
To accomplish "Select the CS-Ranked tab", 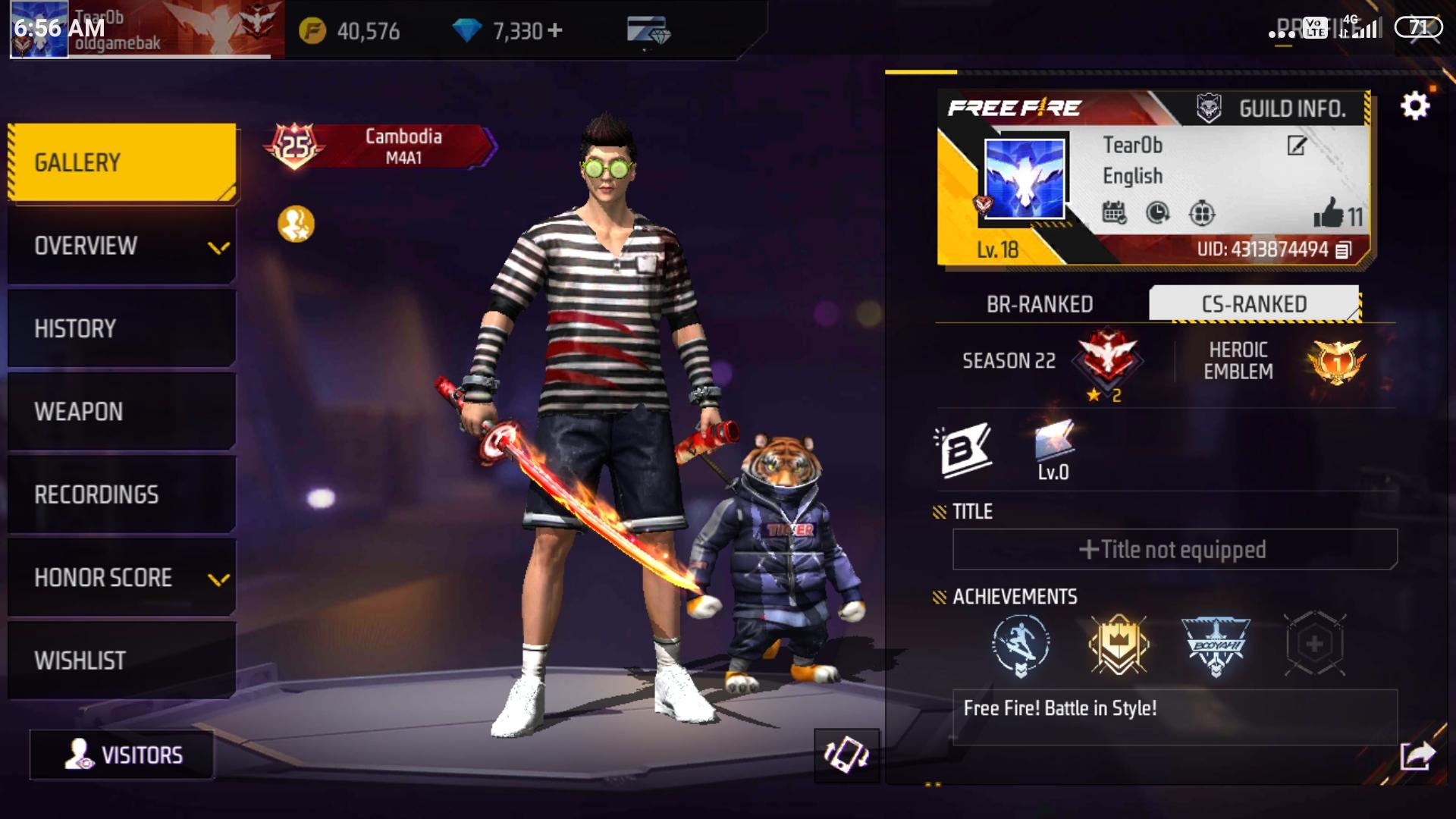I will point(1254,304).
